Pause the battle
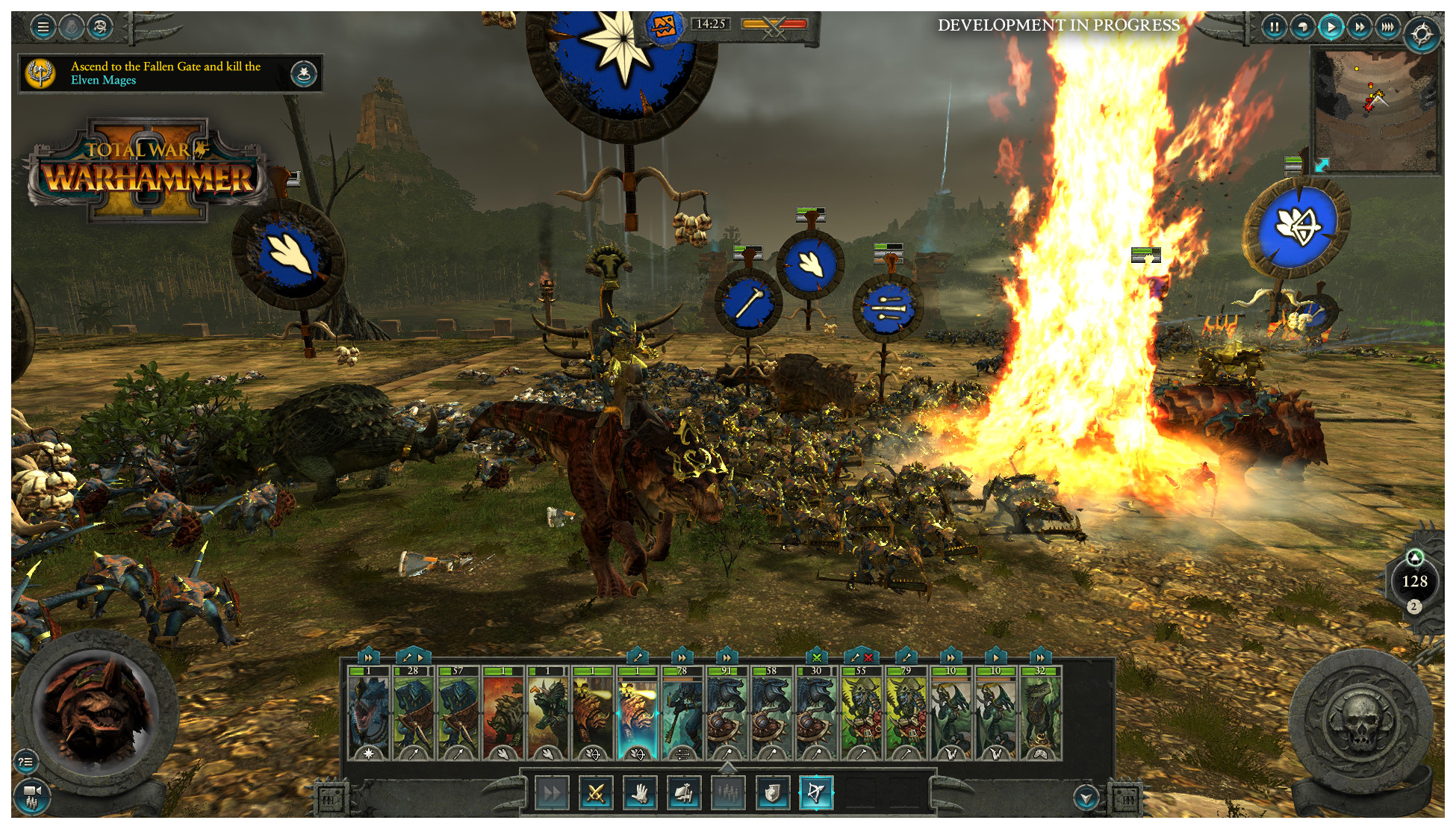 pyautogui.click(x=1275, y=28)
